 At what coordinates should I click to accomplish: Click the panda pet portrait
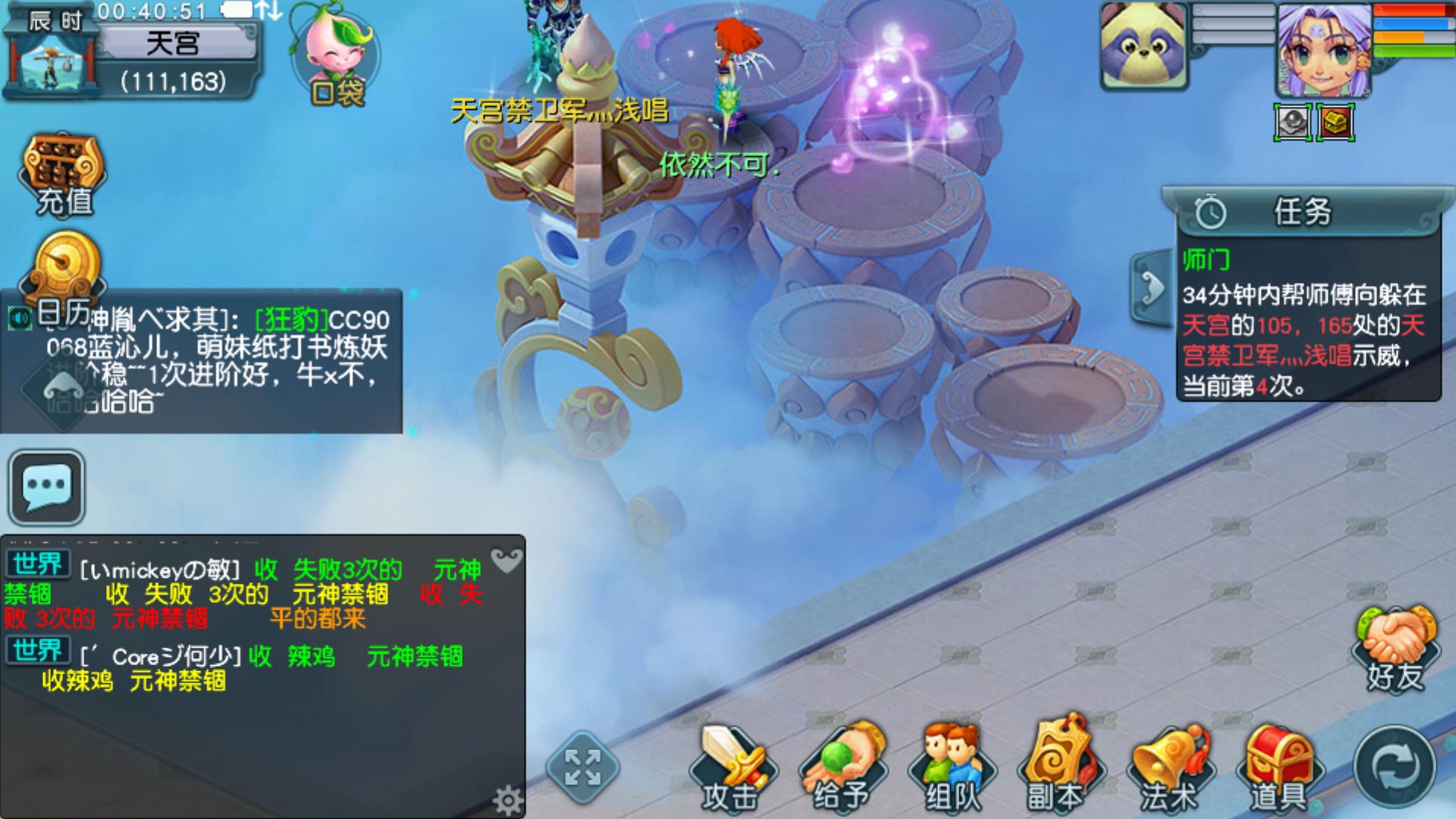pos(1144,47)
